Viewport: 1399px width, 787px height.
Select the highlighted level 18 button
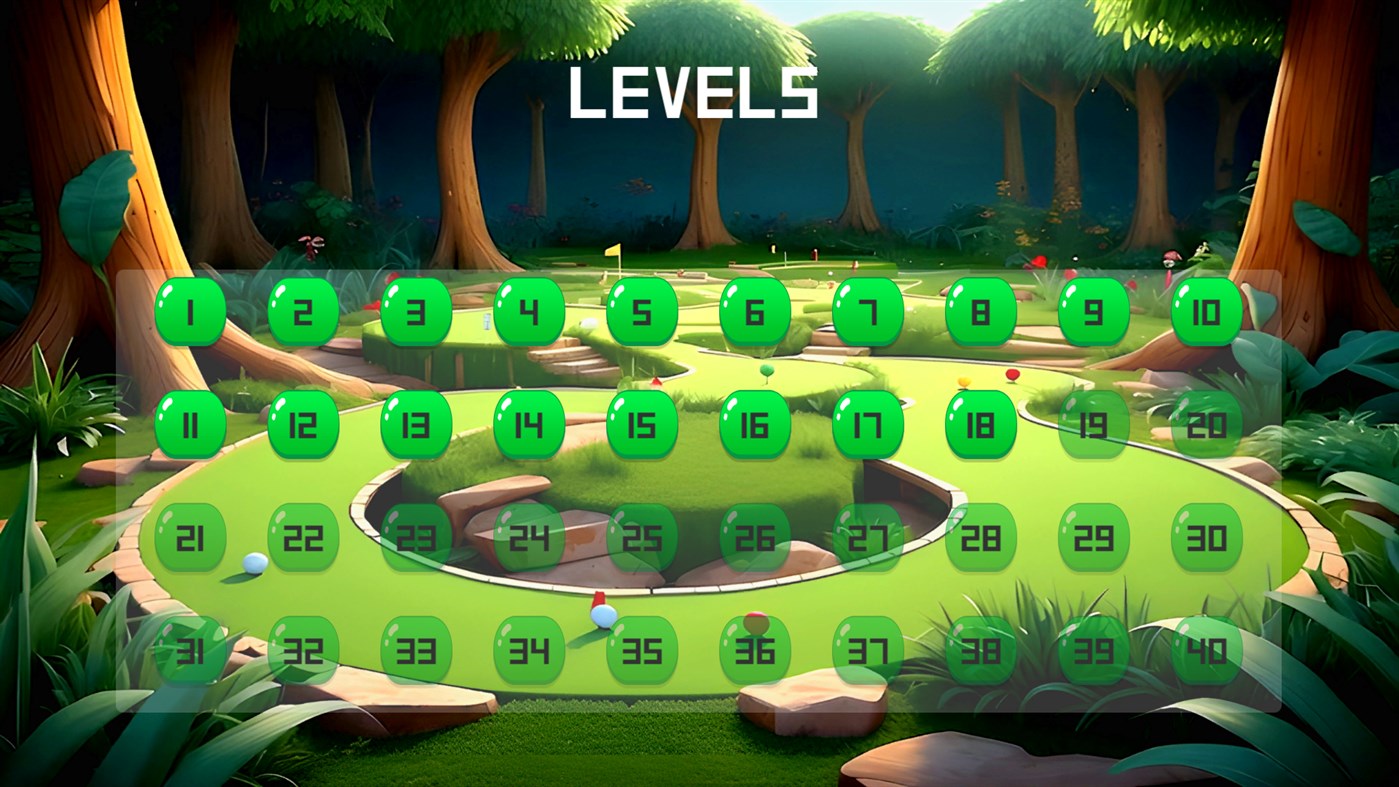point(980,425)
